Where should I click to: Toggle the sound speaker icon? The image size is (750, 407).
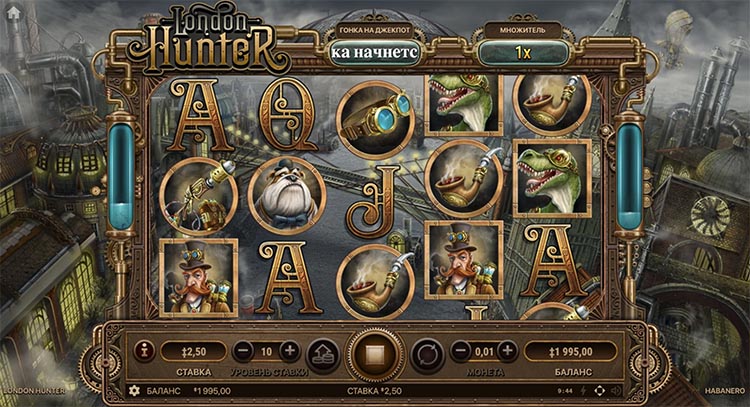tap(615, 390)
